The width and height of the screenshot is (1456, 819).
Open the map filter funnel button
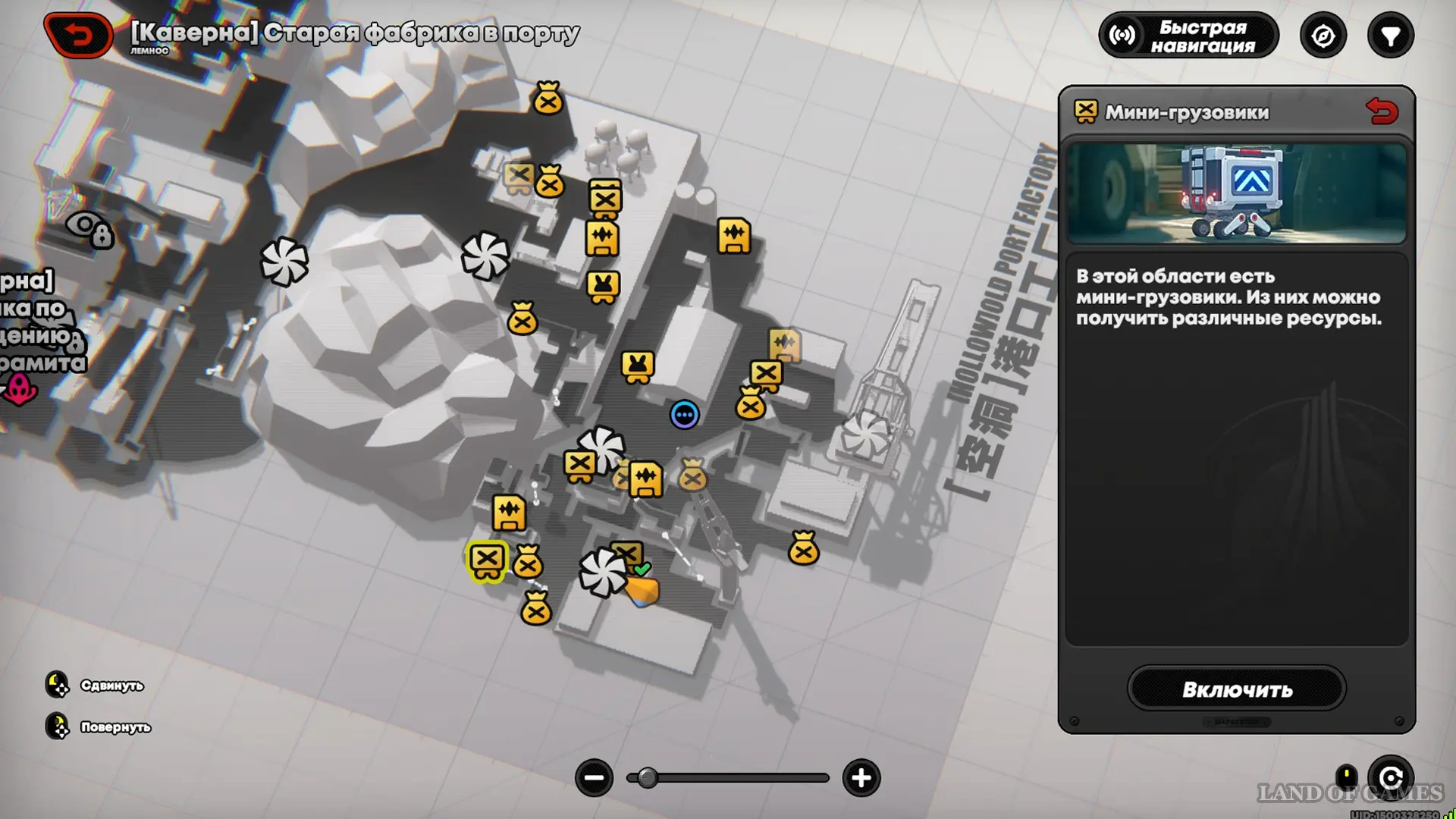point(1390,36)
